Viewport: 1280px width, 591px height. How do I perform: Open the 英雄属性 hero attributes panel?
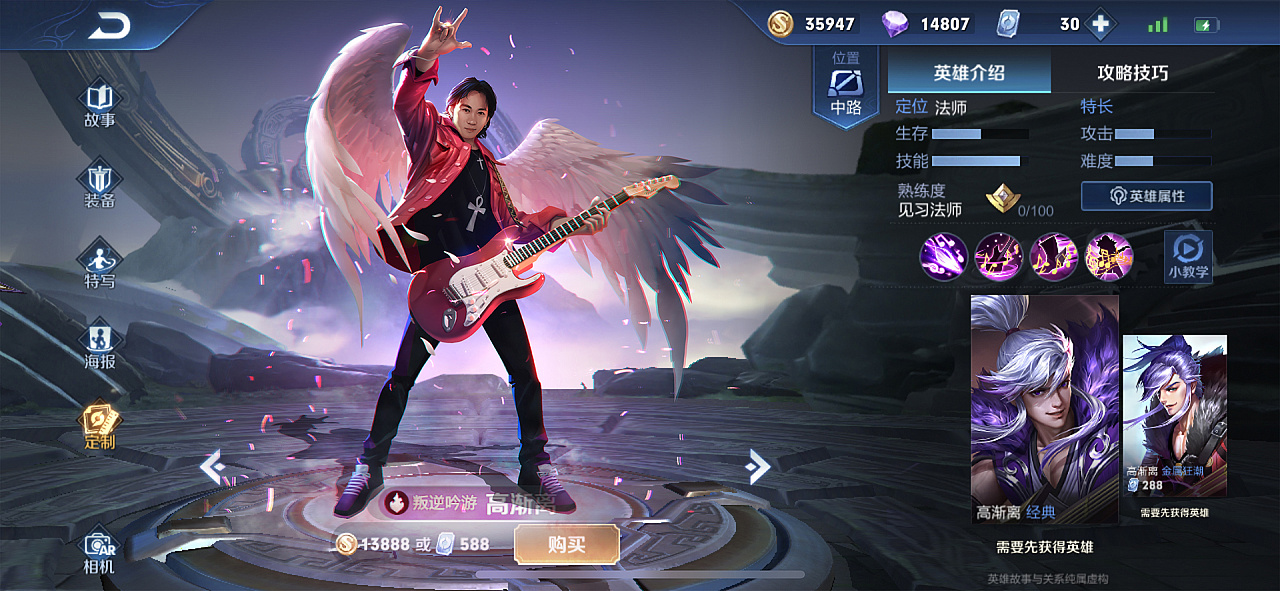1146,196
